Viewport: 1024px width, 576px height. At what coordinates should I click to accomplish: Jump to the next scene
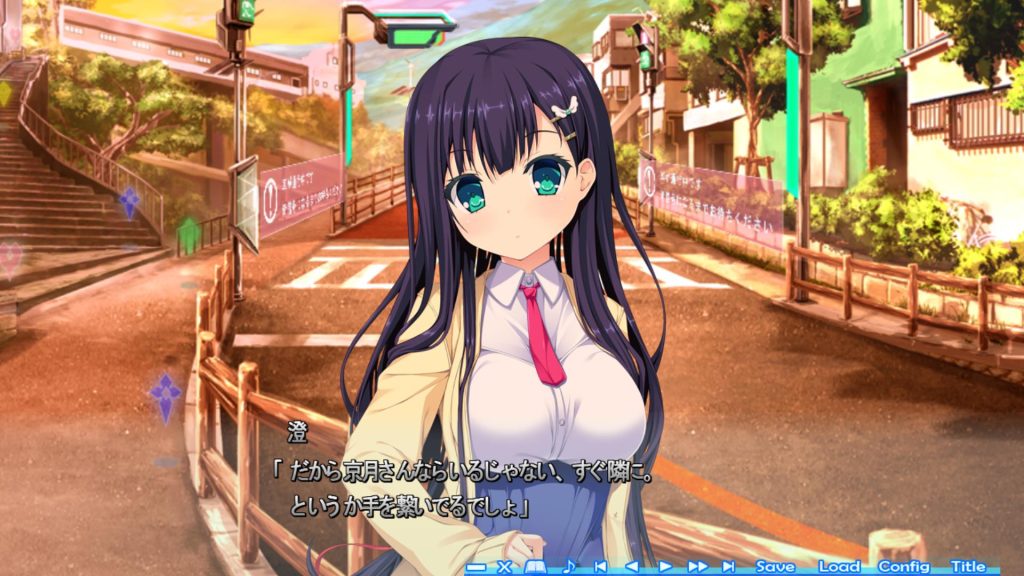pos(728,567)
